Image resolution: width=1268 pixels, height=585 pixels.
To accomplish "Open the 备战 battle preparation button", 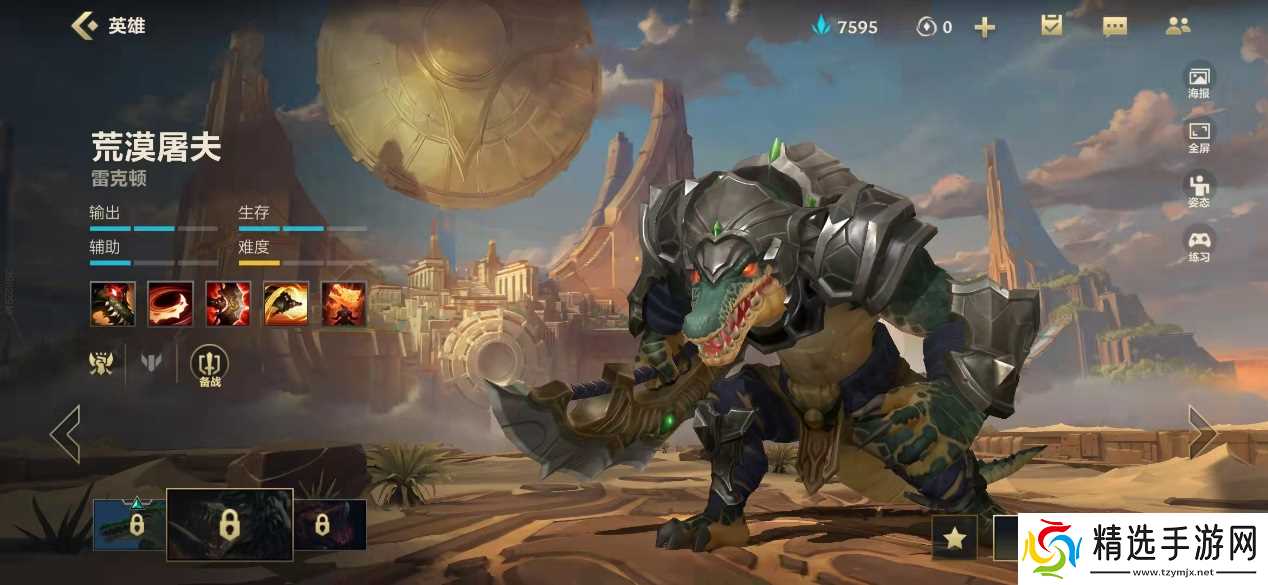I will (209, 365).
